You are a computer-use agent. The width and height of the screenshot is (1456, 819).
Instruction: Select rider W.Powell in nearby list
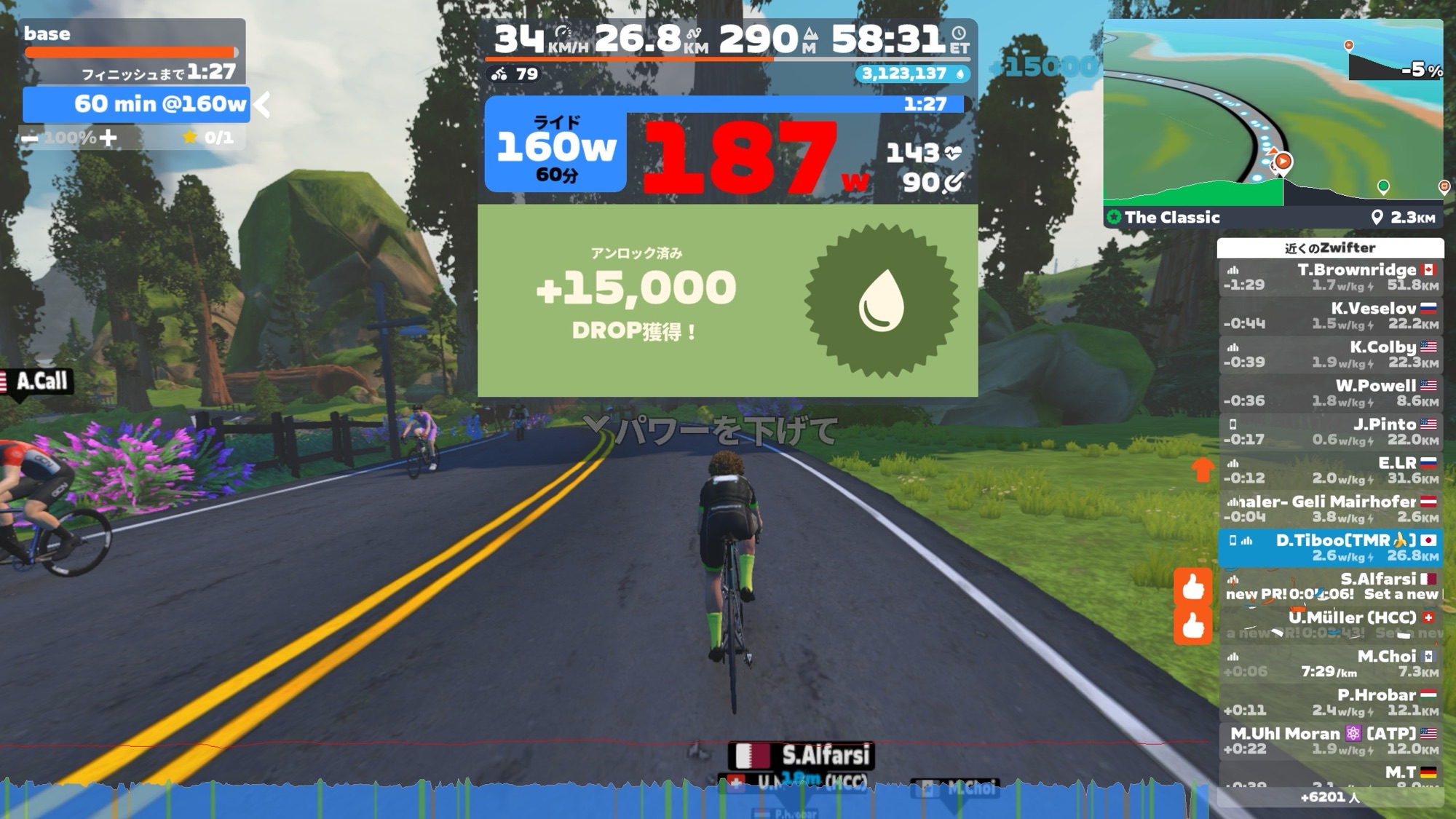pyautogui.click(x=1331, y=393)
